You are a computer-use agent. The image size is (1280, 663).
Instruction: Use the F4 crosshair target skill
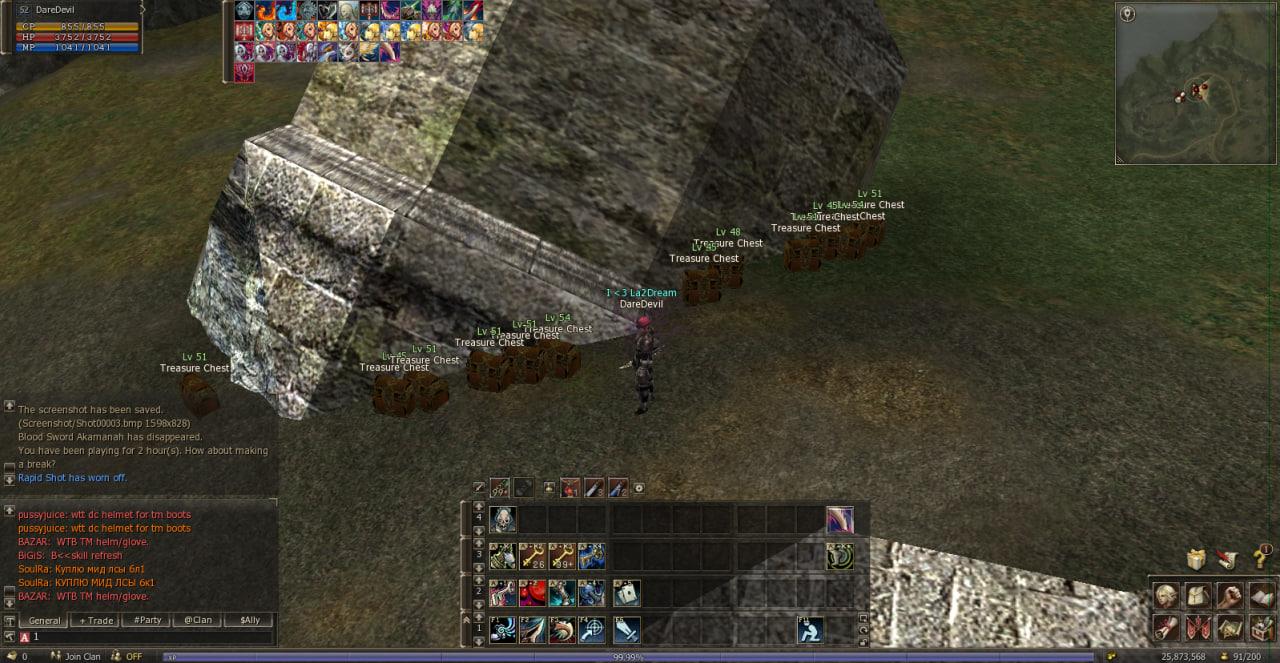point(591,630)
